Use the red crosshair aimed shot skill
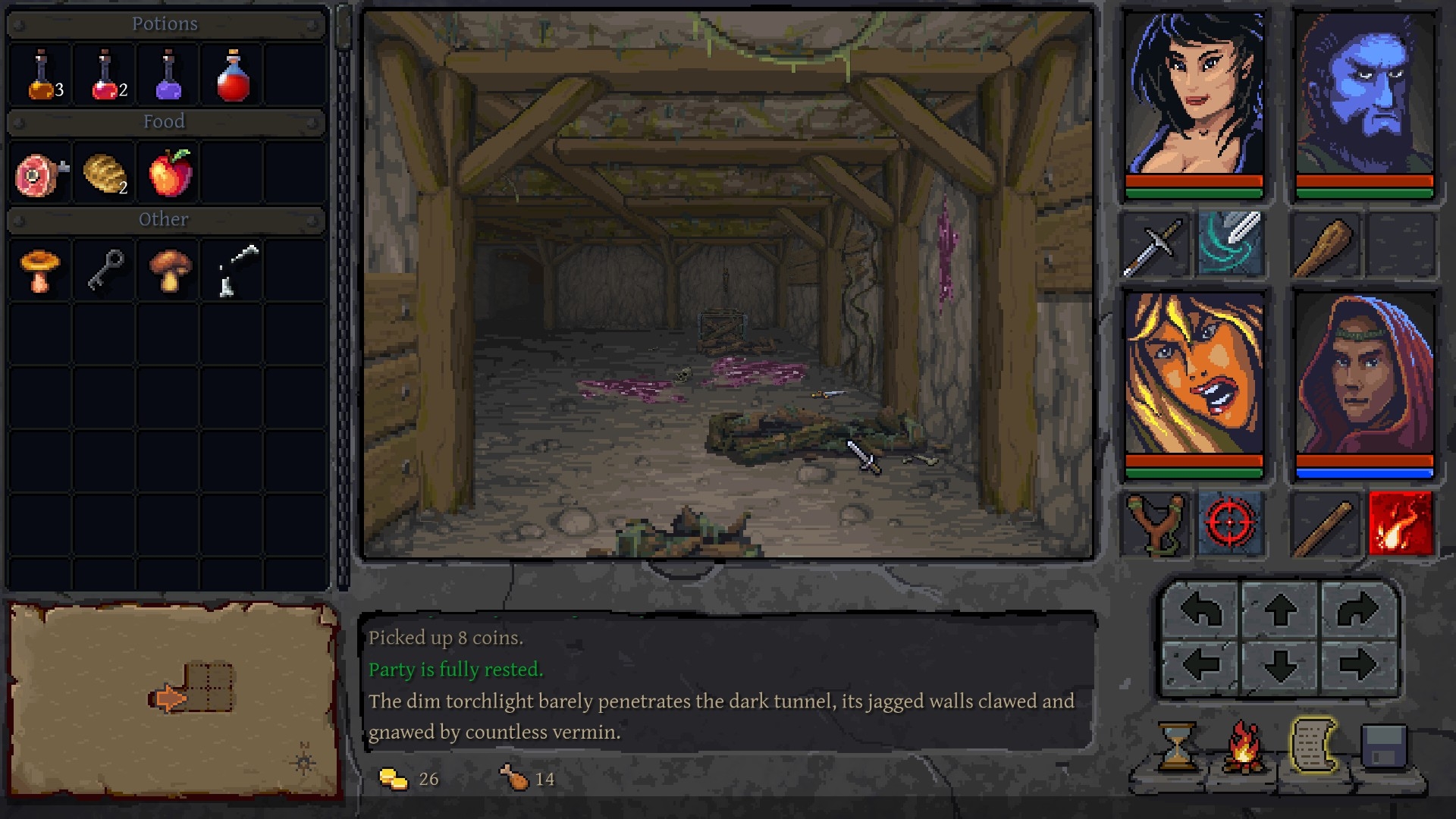1456x819 pixels. 1230,523
